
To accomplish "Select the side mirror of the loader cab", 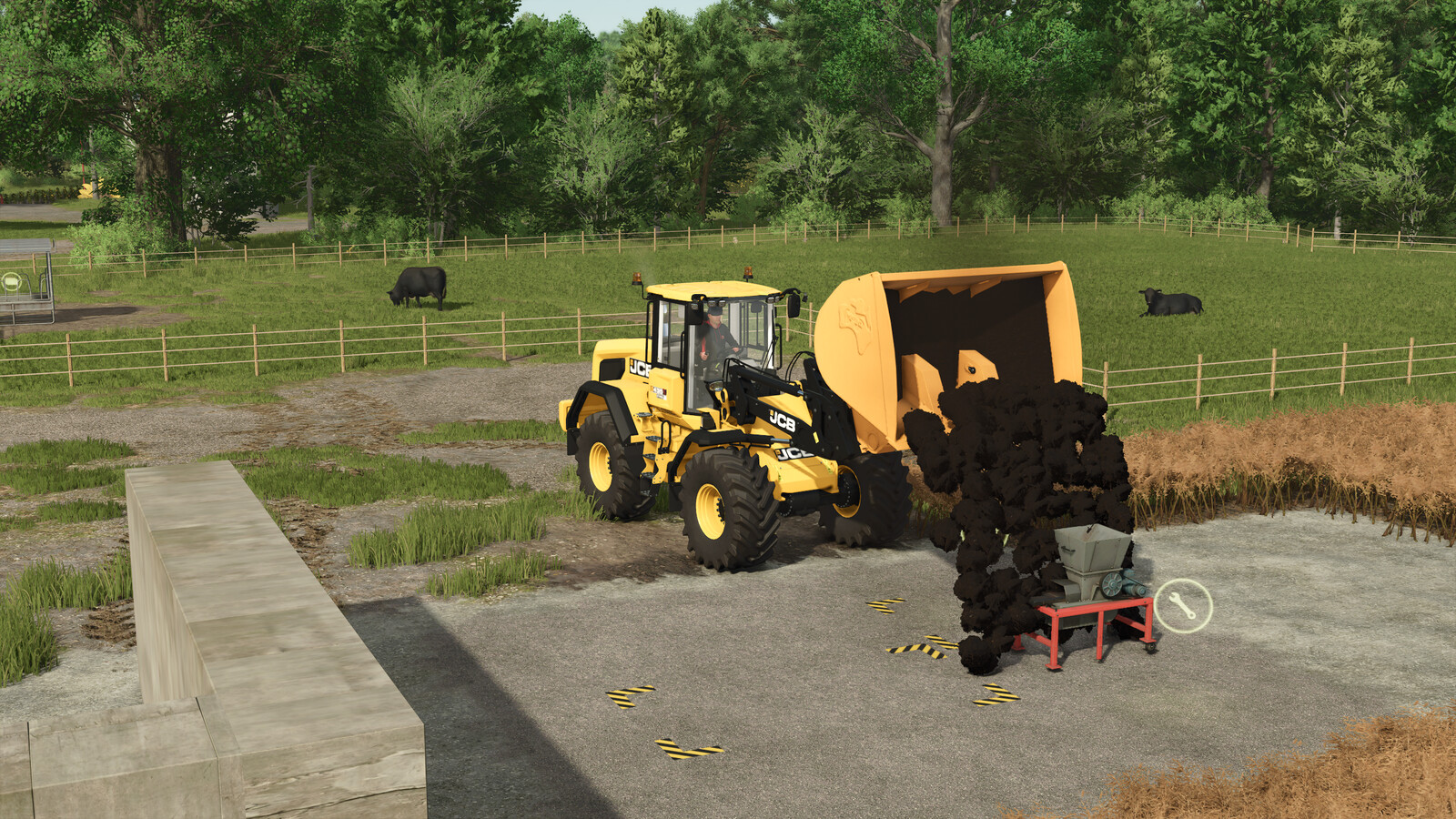I will [x=794, y=304].
